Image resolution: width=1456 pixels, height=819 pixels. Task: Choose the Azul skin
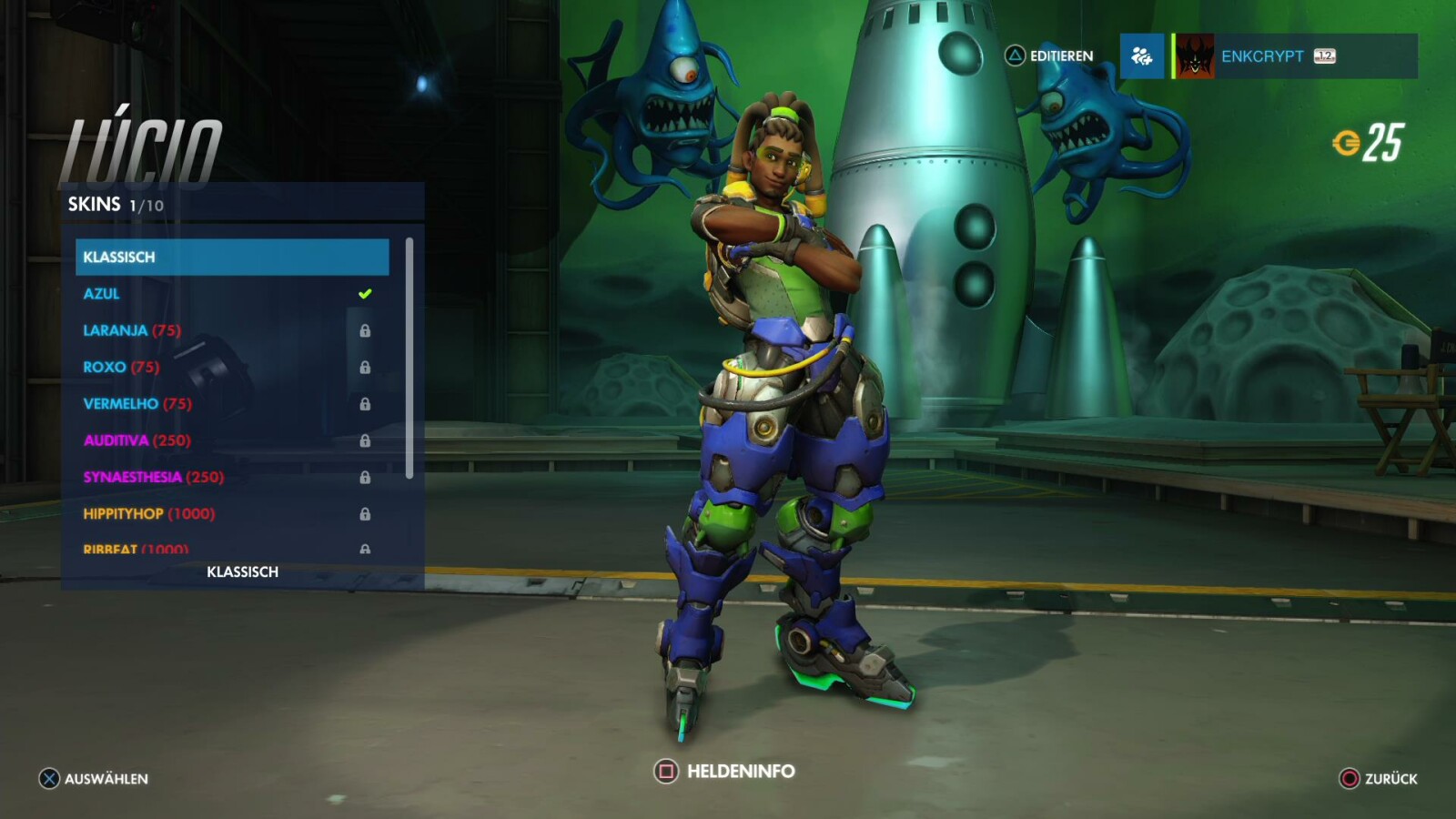(x=232, y=294)
